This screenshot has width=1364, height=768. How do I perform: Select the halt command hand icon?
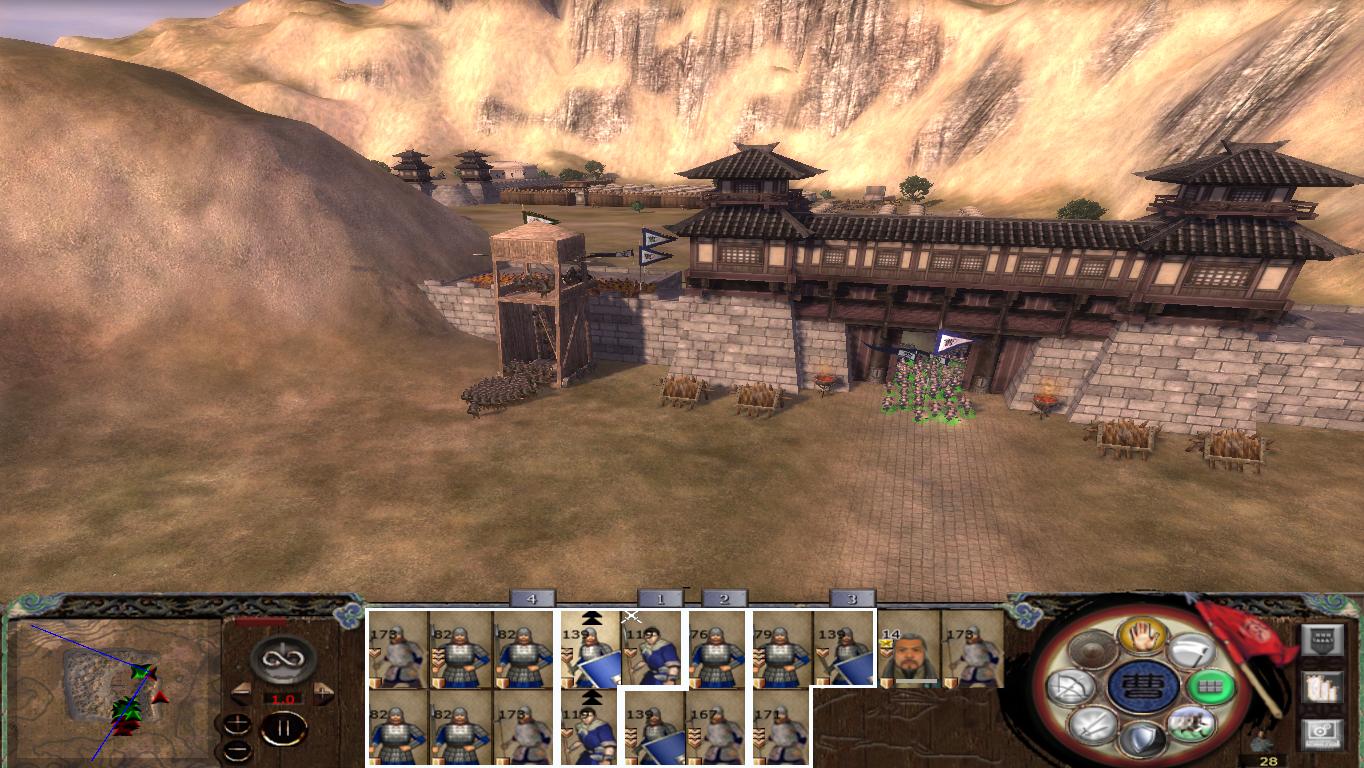(x=1143, y=637)
